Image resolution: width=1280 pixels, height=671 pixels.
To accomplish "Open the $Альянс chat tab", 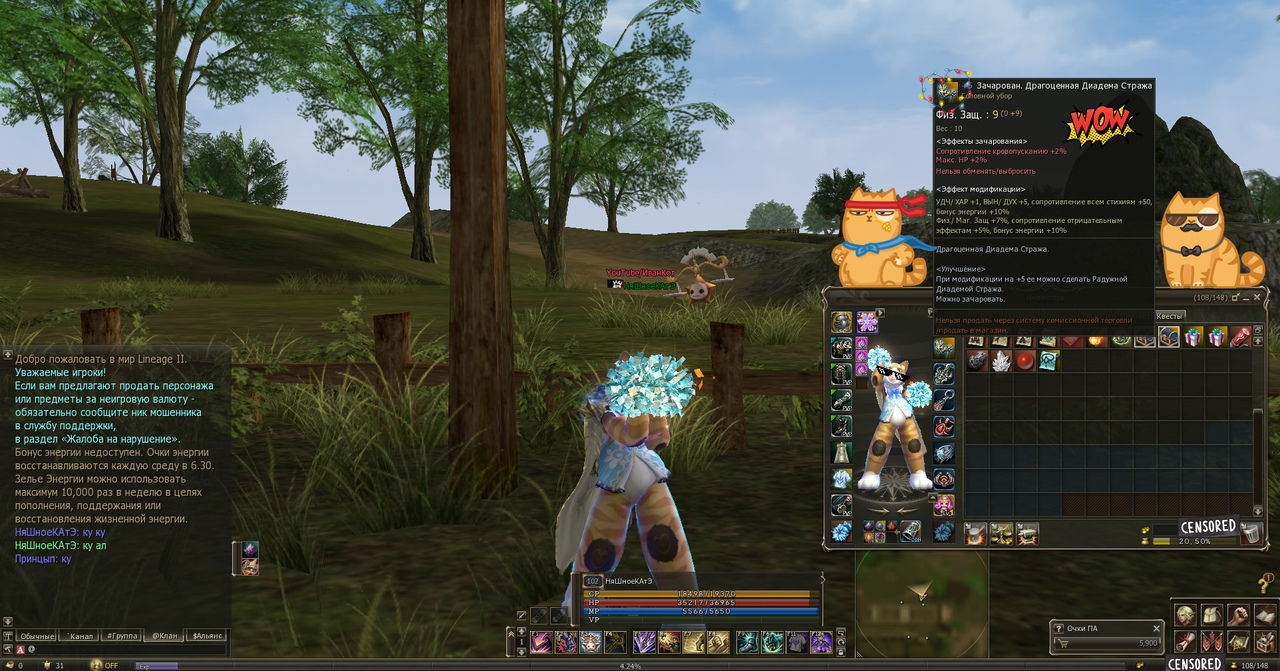I will [x=208, y=636].
